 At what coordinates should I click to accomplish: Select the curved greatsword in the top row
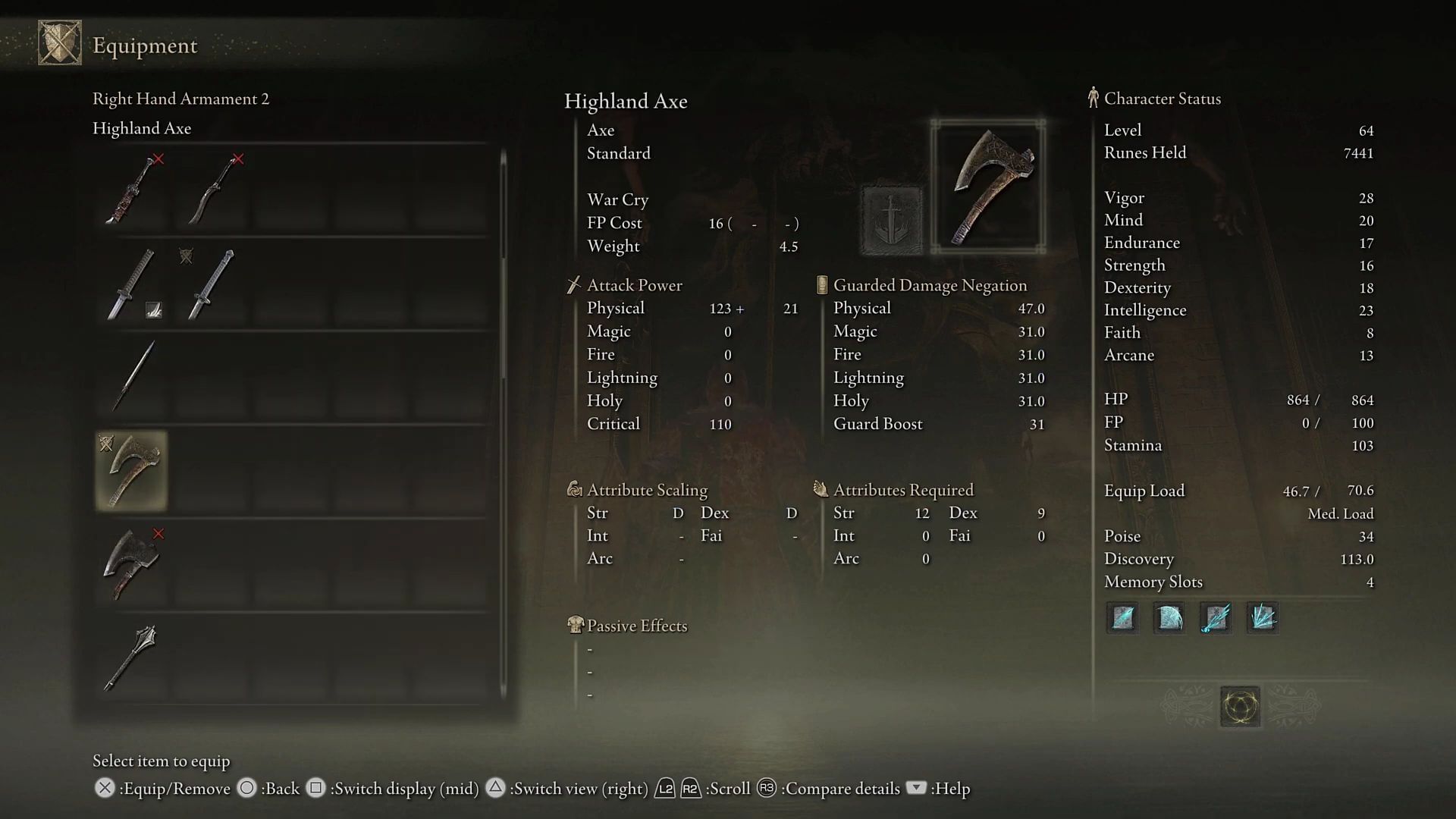[x=215, y=190]
